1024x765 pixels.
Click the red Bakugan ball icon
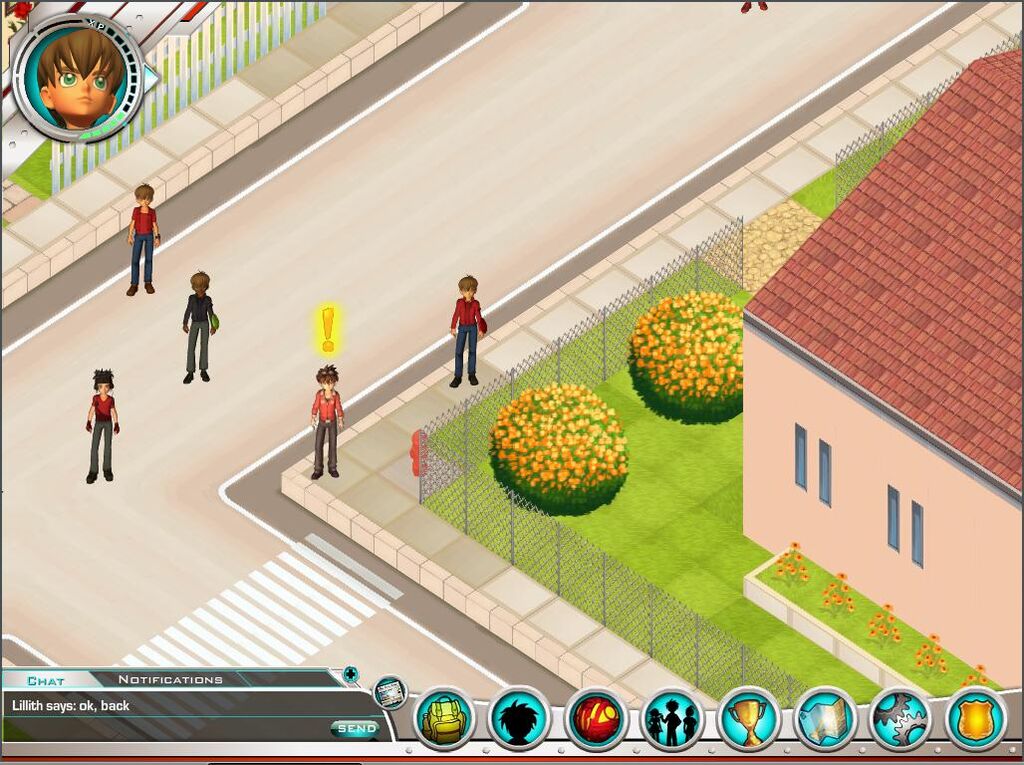click(x=597, y=718)
